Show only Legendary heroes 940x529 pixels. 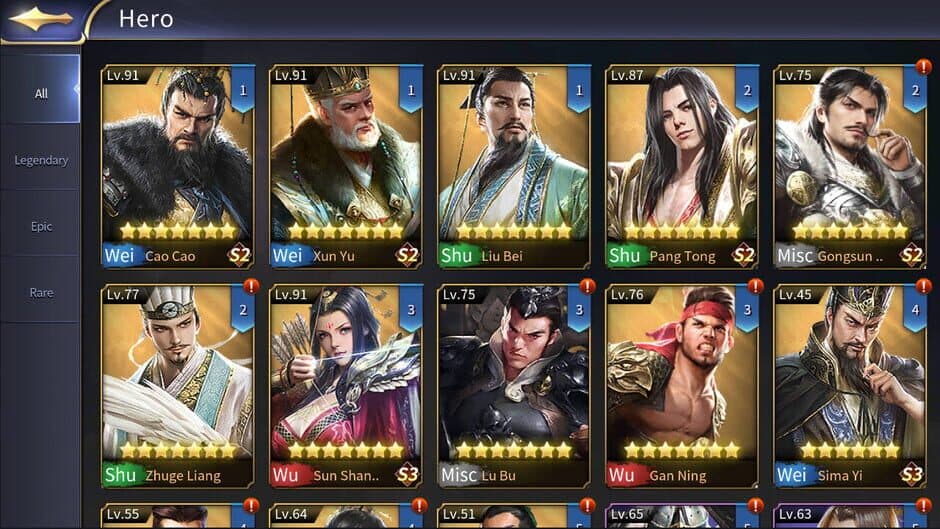tap(41, 160)
